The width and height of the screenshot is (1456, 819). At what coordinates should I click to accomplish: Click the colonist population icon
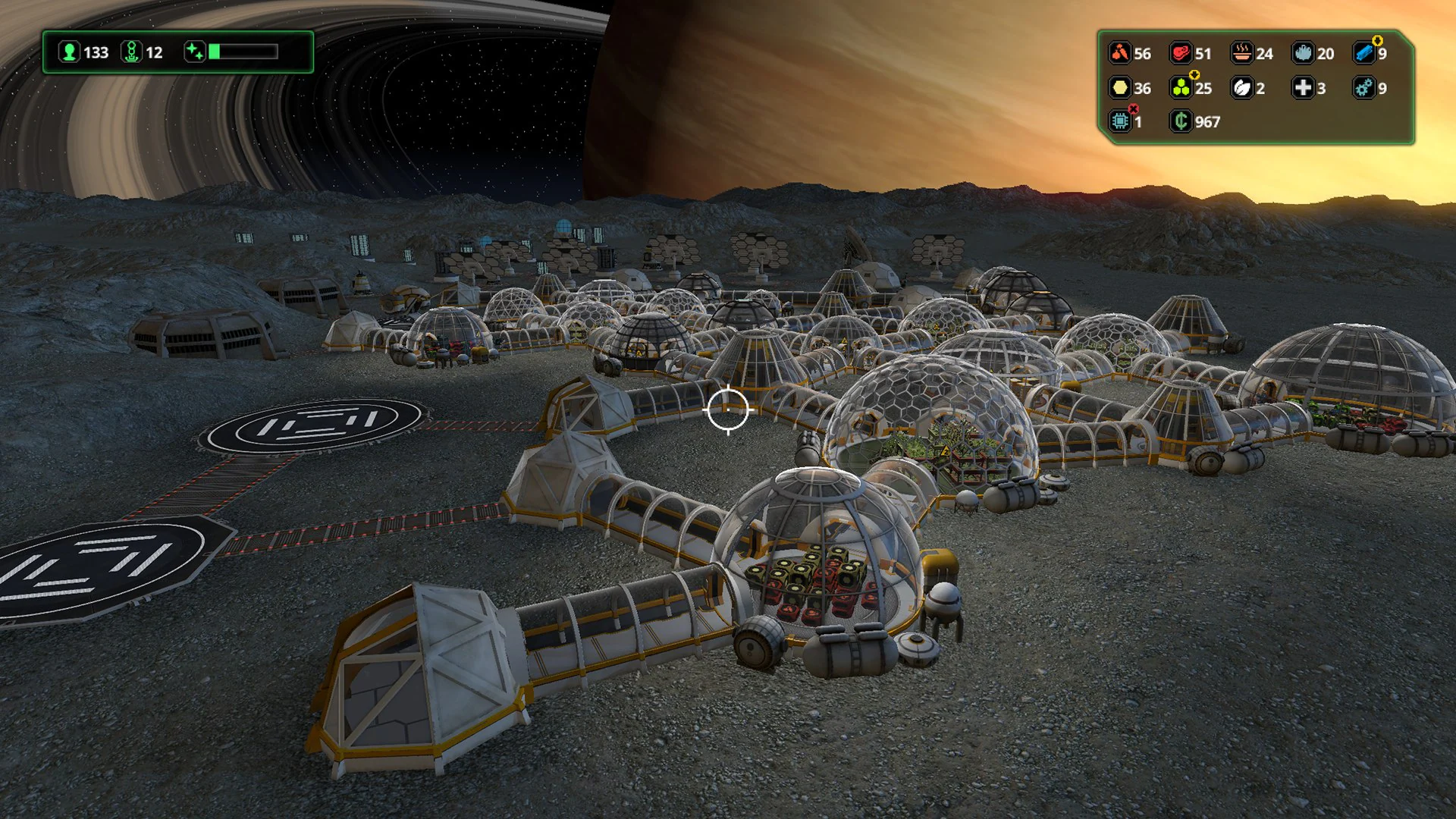pyautogui.click(x=70, y=52)
